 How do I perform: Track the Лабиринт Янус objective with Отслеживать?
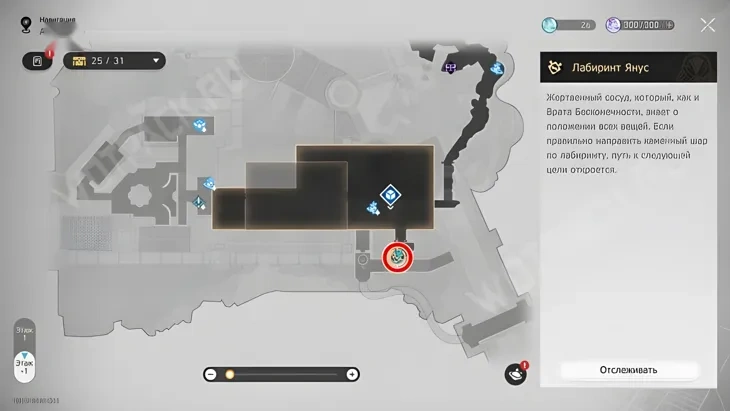click(x=628, y=370)
